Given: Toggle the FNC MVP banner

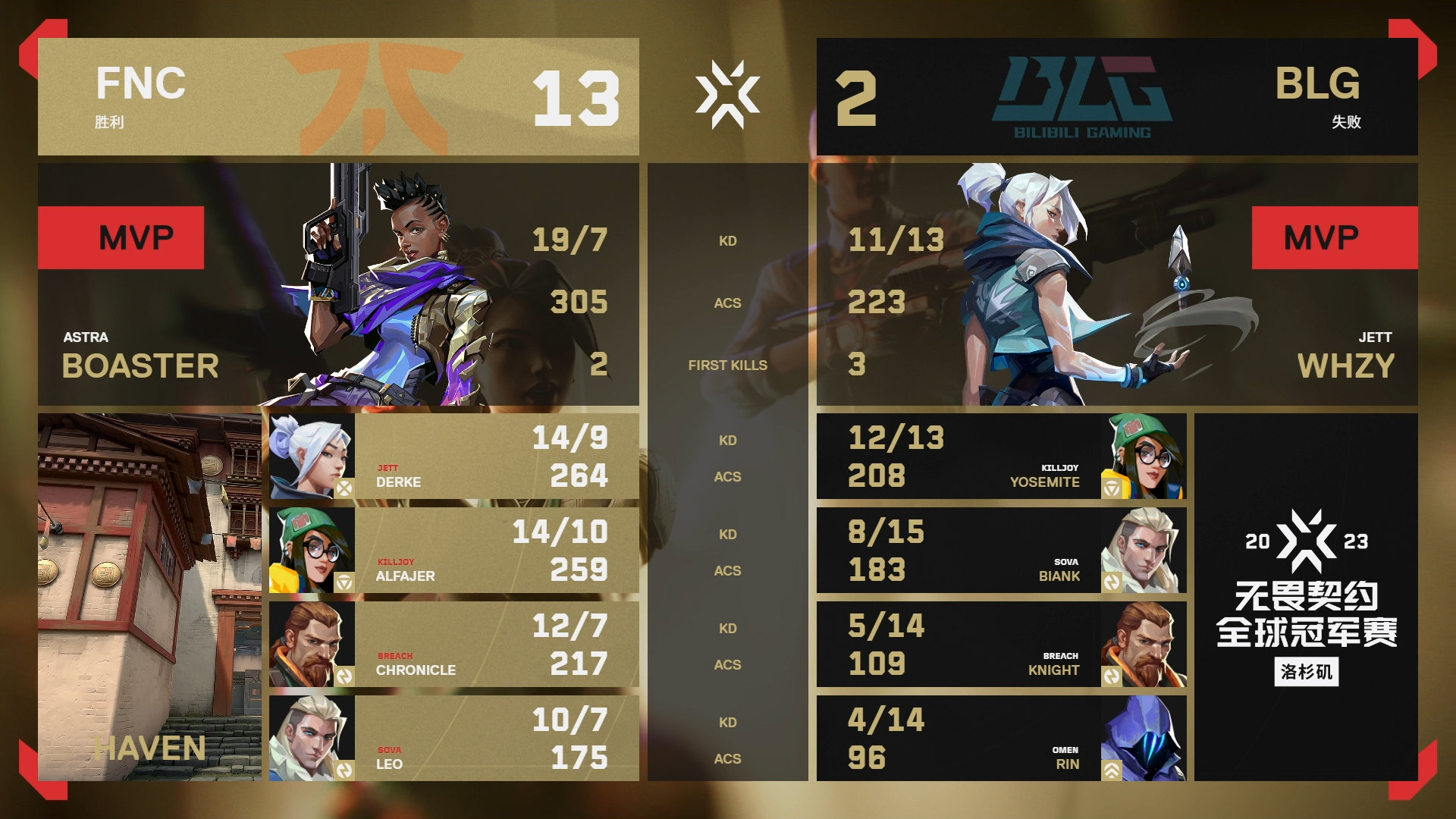Looking at the screenshot, I should pos(121,237).
